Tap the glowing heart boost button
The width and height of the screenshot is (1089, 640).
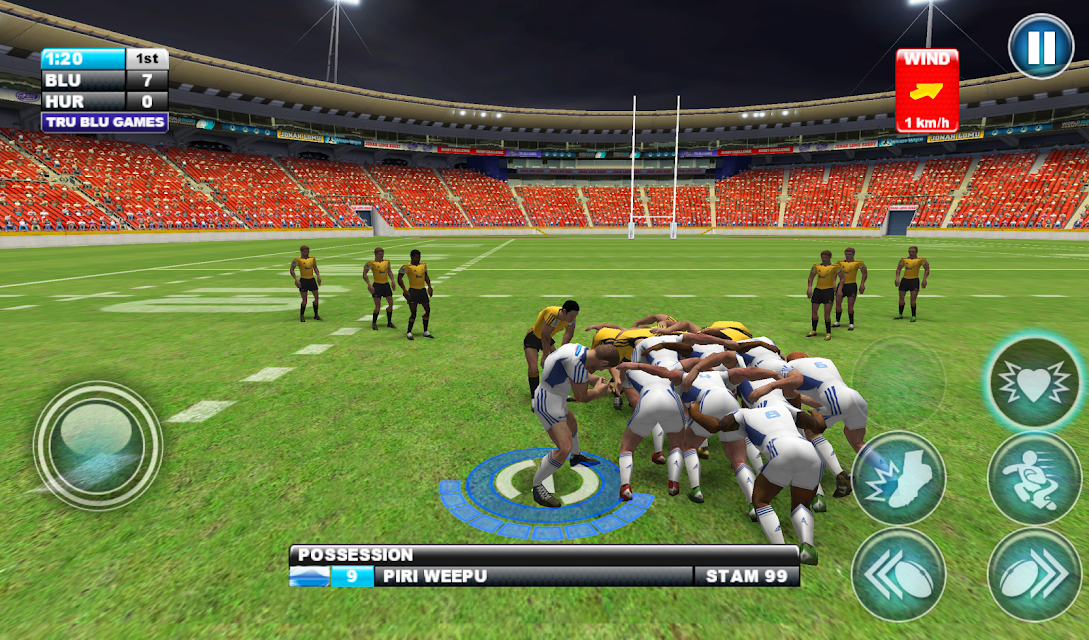[x=1034, y=383]
